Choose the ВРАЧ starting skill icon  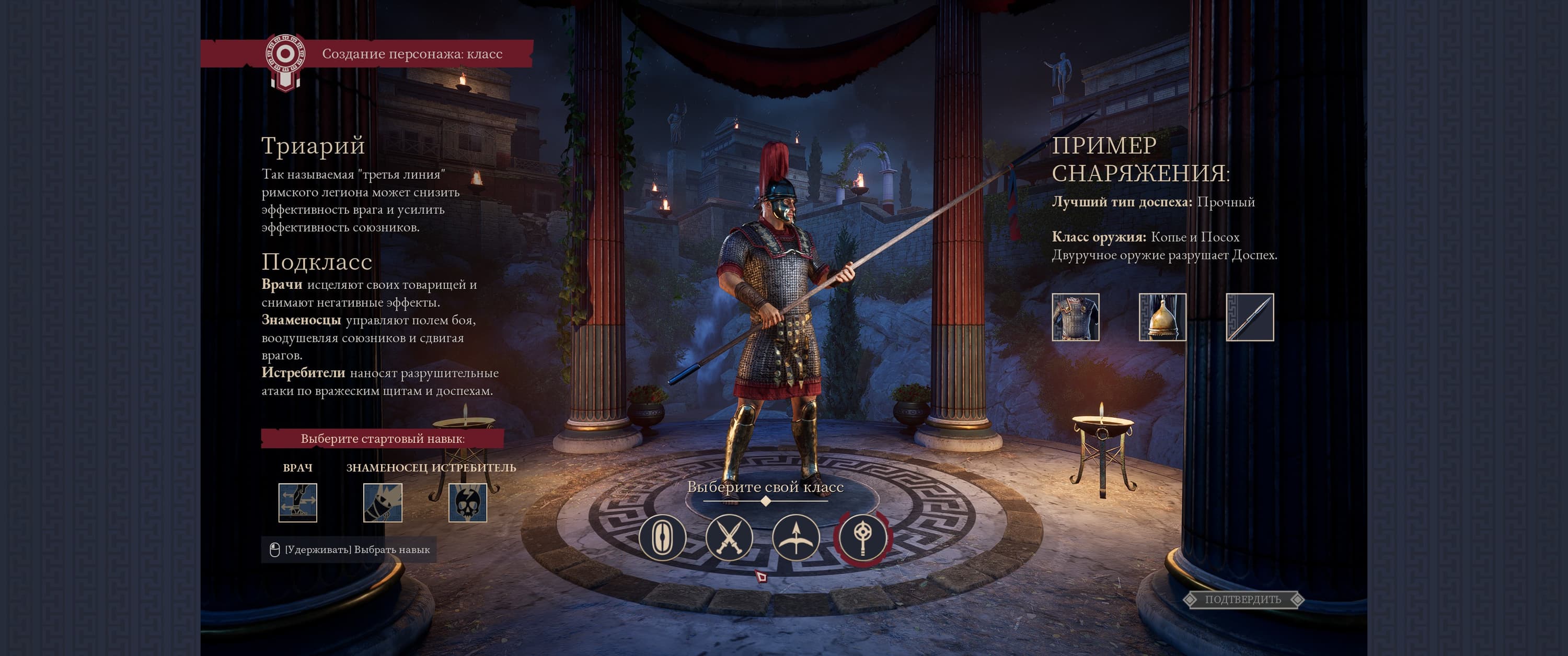click(x=297, y=502)
